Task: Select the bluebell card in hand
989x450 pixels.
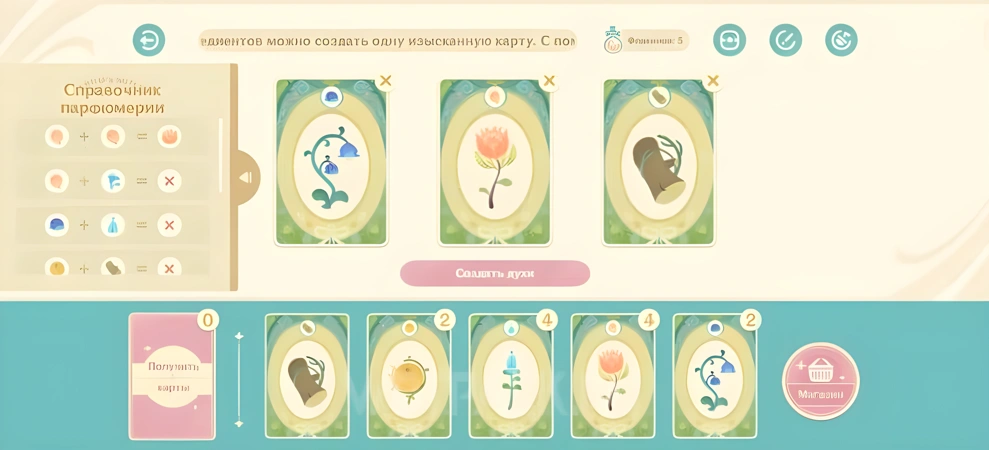Action: pyautogui.click(x=714, y=377)
